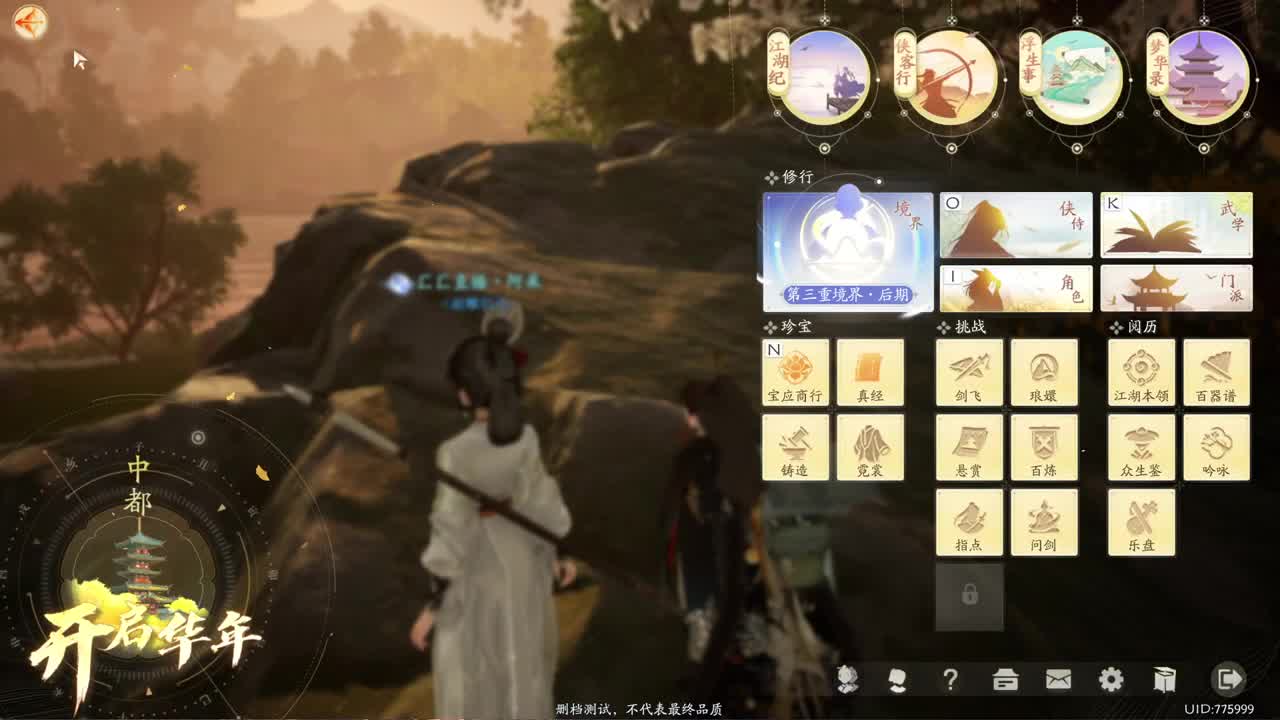Click the locked slot with padlock
1280x720 pixels.
[968, 597]
